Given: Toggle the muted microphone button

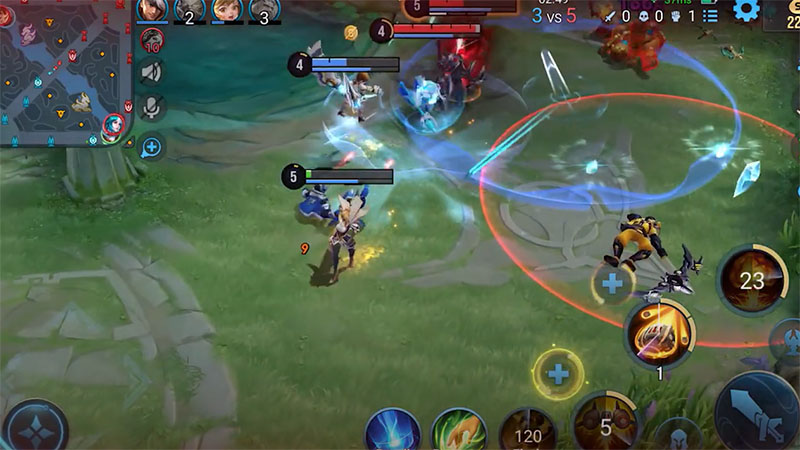Looking at the screenshot, I should [152, 108].
